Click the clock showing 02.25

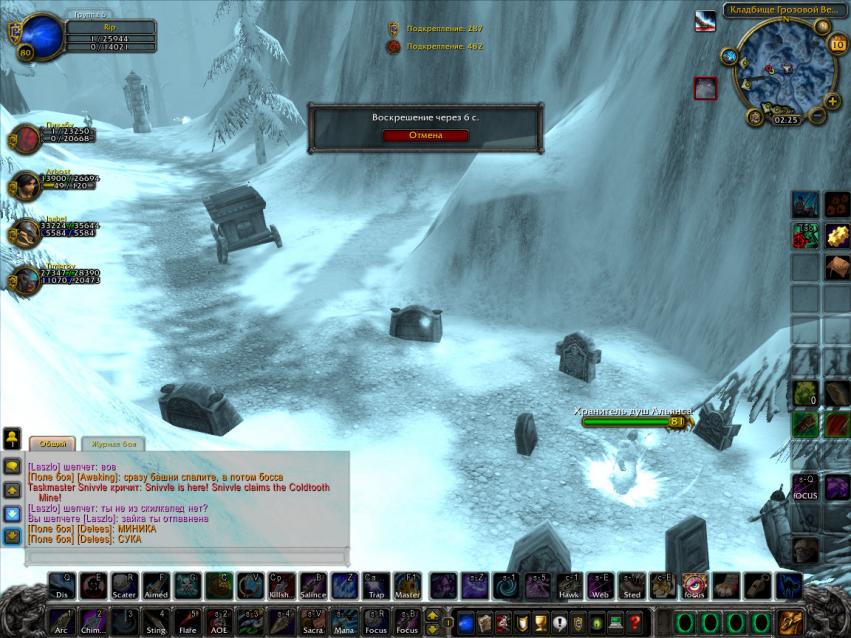pos(786,119)
